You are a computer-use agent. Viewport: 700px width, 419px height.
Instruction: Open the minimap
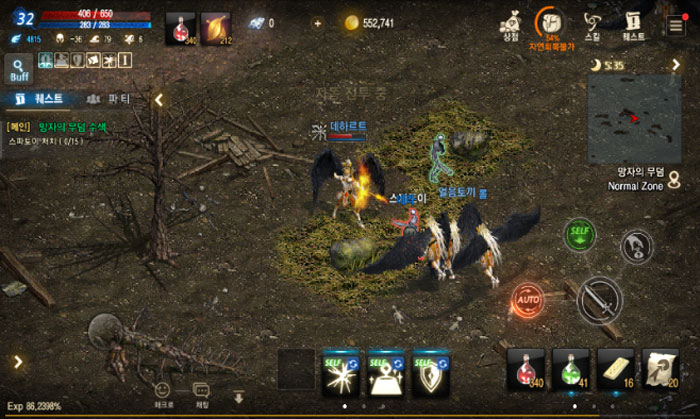[x=634, y=119]
